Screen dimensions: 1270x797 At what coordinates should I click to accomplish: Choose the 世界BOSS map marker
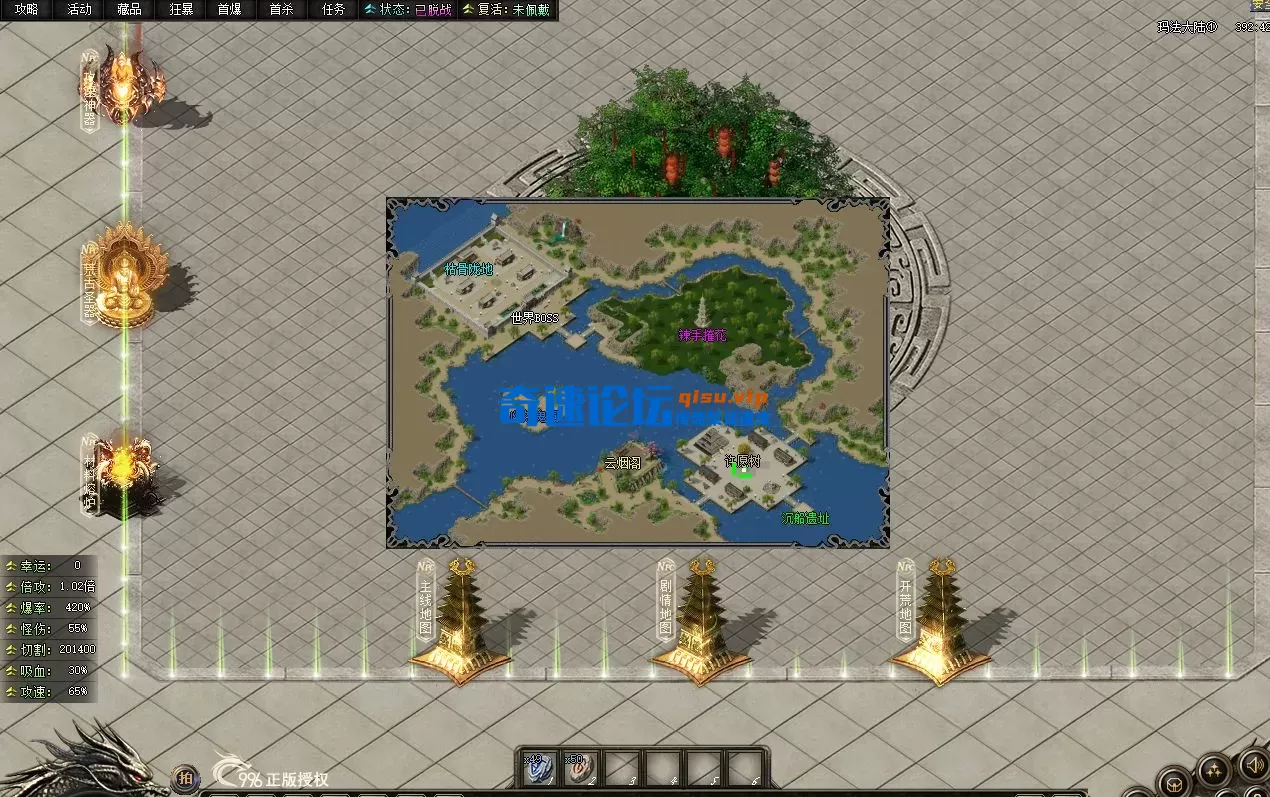[x=535, y=318]
